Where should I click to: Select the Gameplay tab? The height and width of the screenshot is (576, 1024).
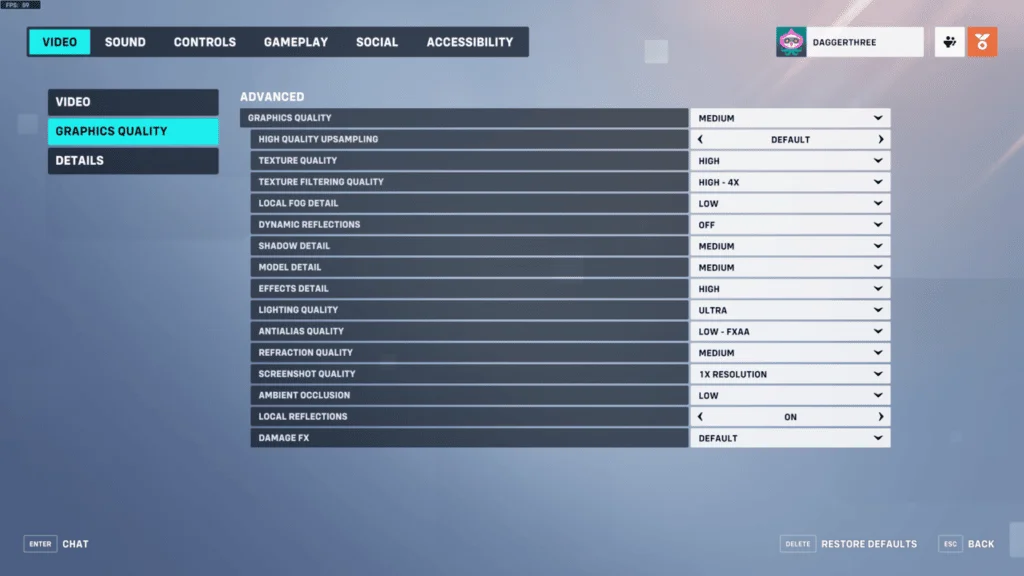[x=296, y=42]
